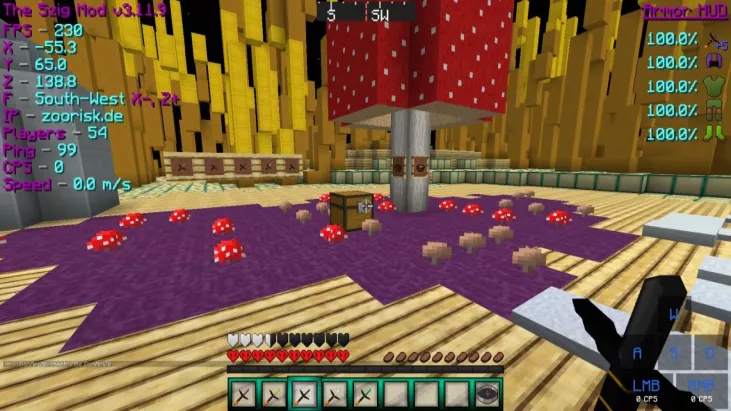Click the green boots Armor HUD icon
The height and width of the screenshot is (411, 731).
tap(715, 133)
